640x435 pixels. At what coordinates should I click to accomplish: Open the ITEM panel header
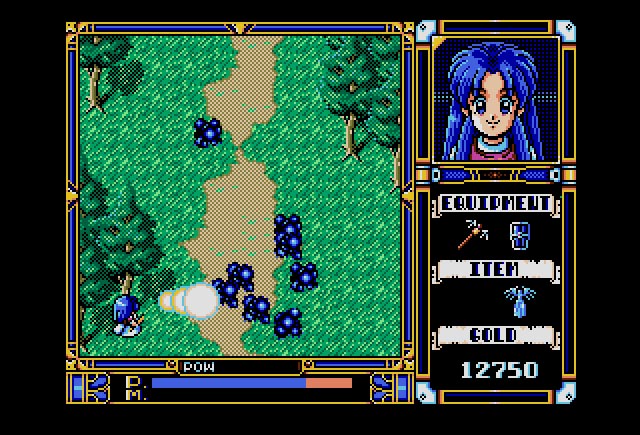coord(495,269)
